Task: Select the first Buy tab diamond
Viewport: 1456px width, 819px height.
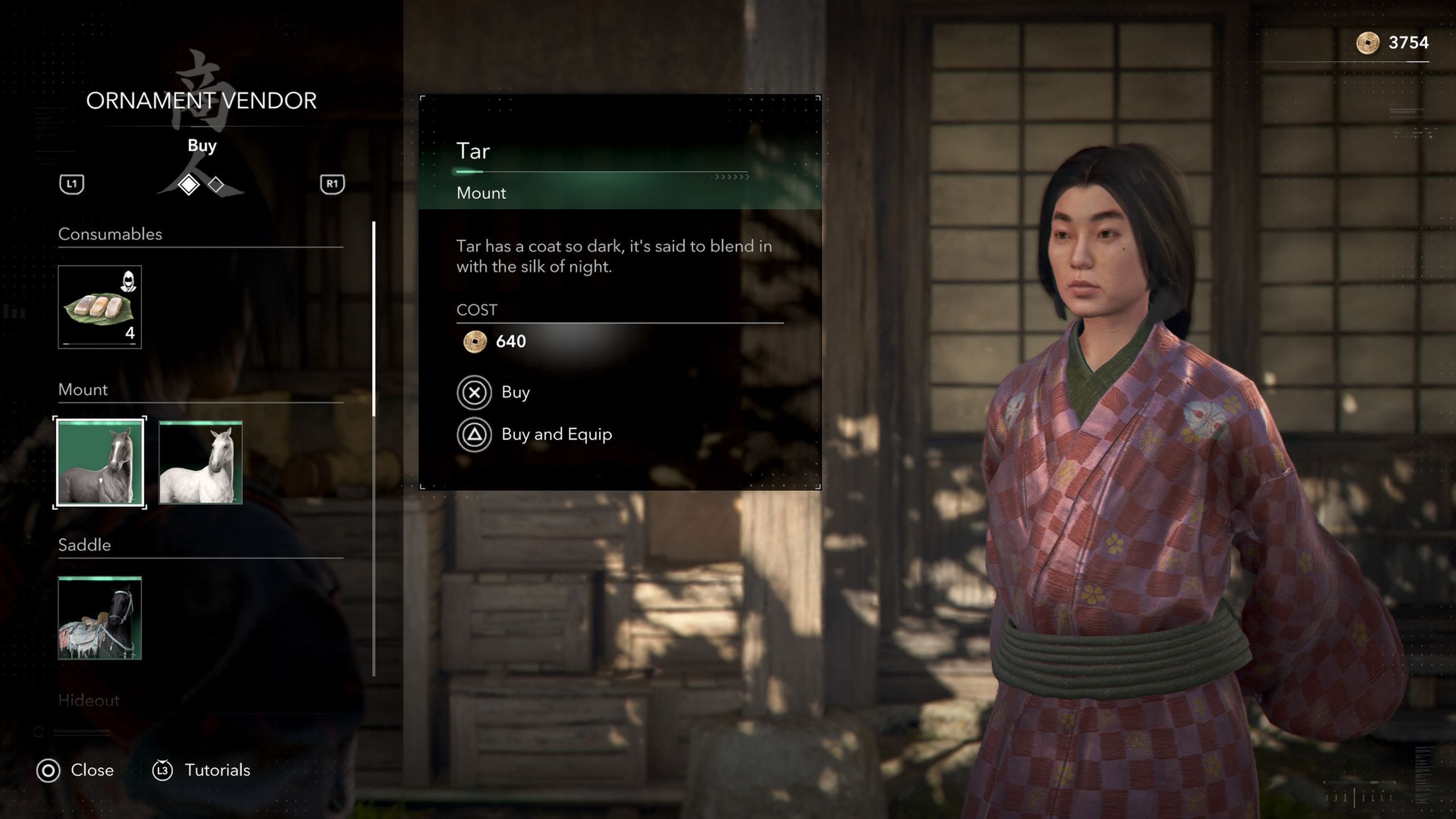Action: [188, 184]
